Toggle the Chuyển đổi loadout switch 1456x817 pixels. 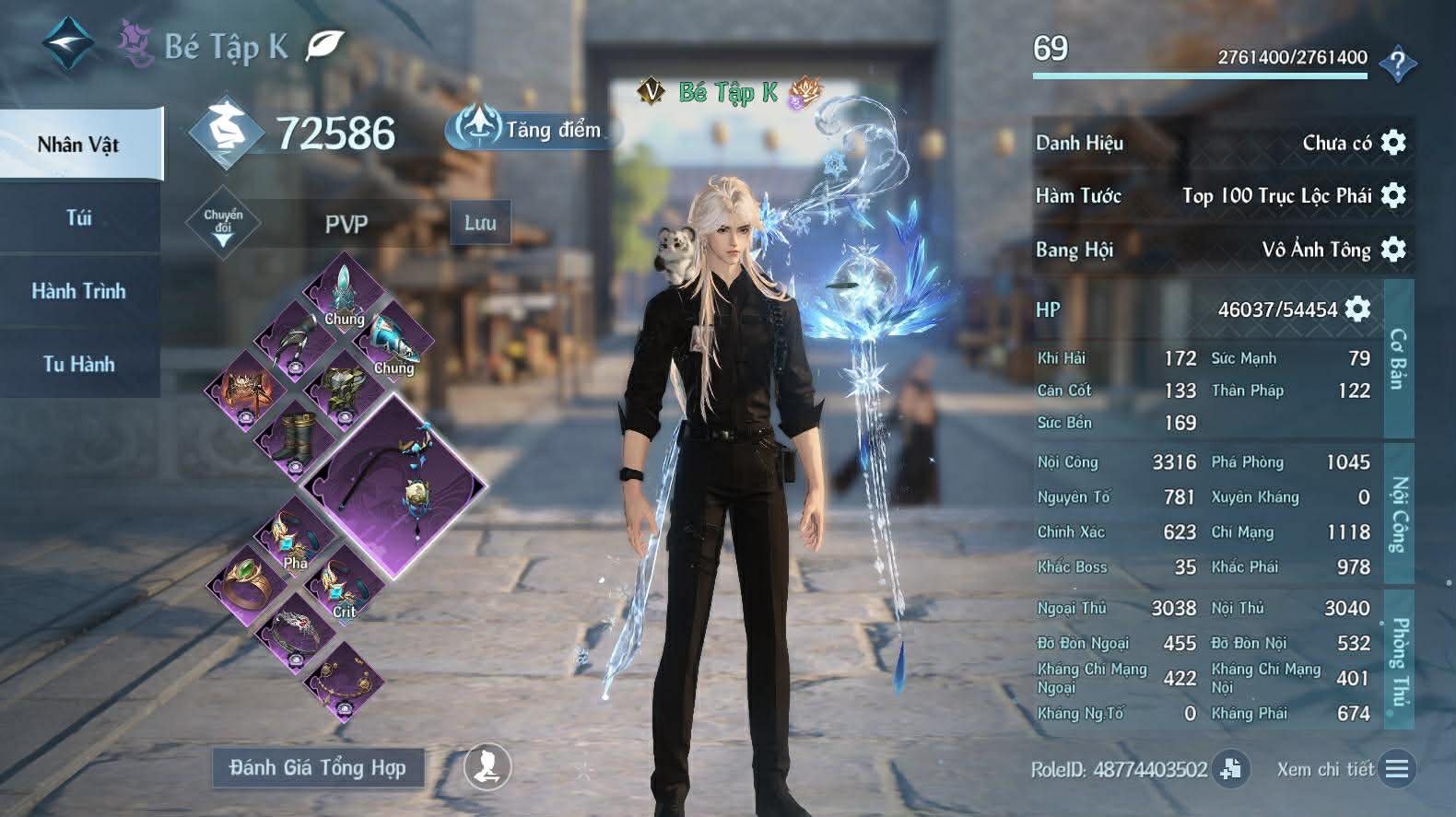point(223,224)
